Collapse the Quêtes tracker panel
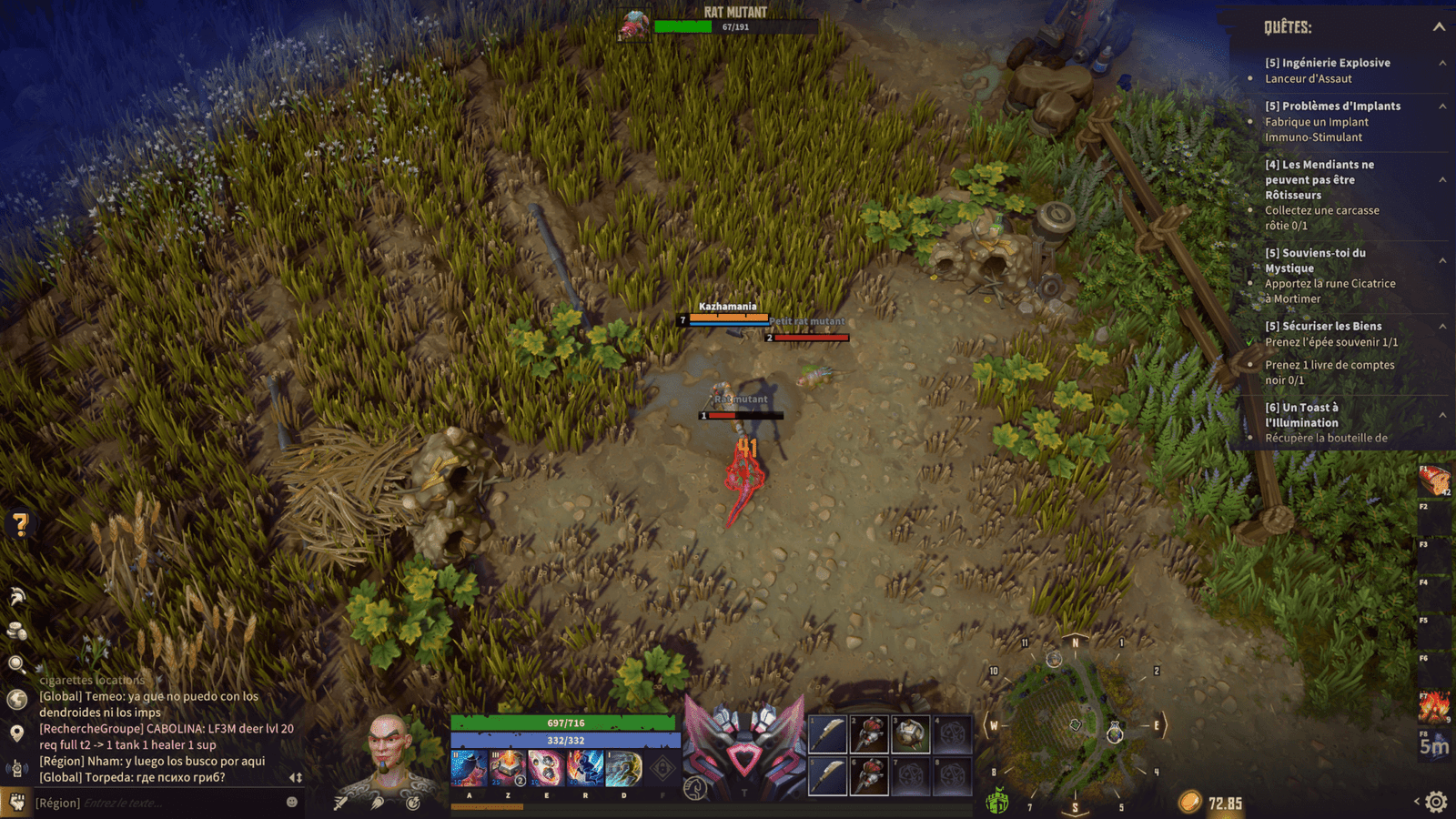The height and width of the screenshot is (819, 1456). click(1439, 26)
